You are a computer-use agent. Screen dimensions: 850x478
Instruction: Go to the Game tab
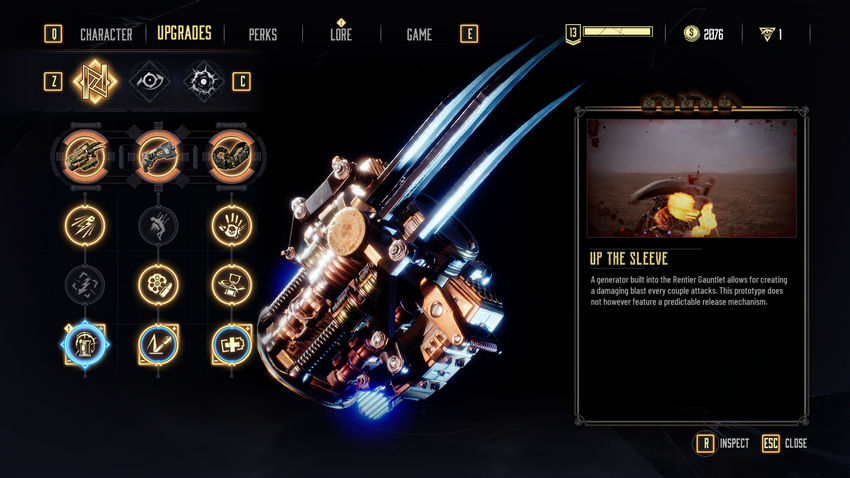419,34
